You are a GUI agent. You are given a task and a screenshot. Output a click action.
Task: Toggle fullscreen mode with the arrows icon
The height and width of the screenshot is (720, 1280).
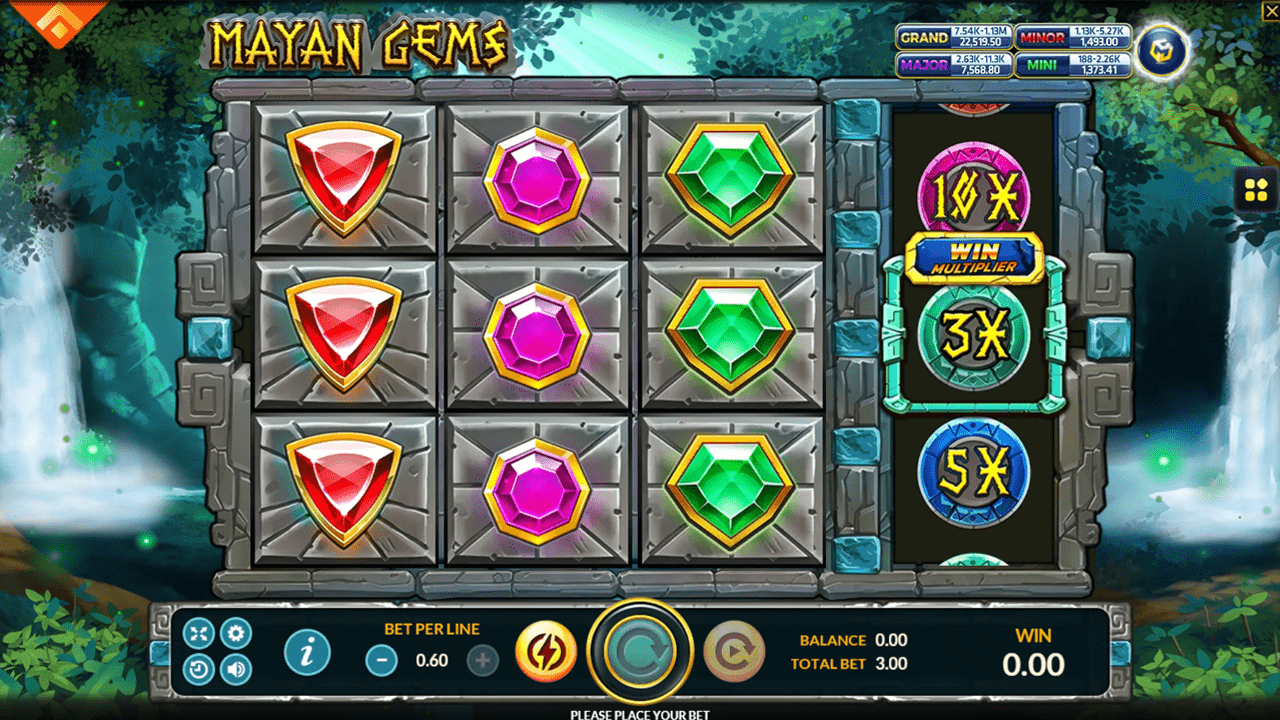tap(200, 633)
